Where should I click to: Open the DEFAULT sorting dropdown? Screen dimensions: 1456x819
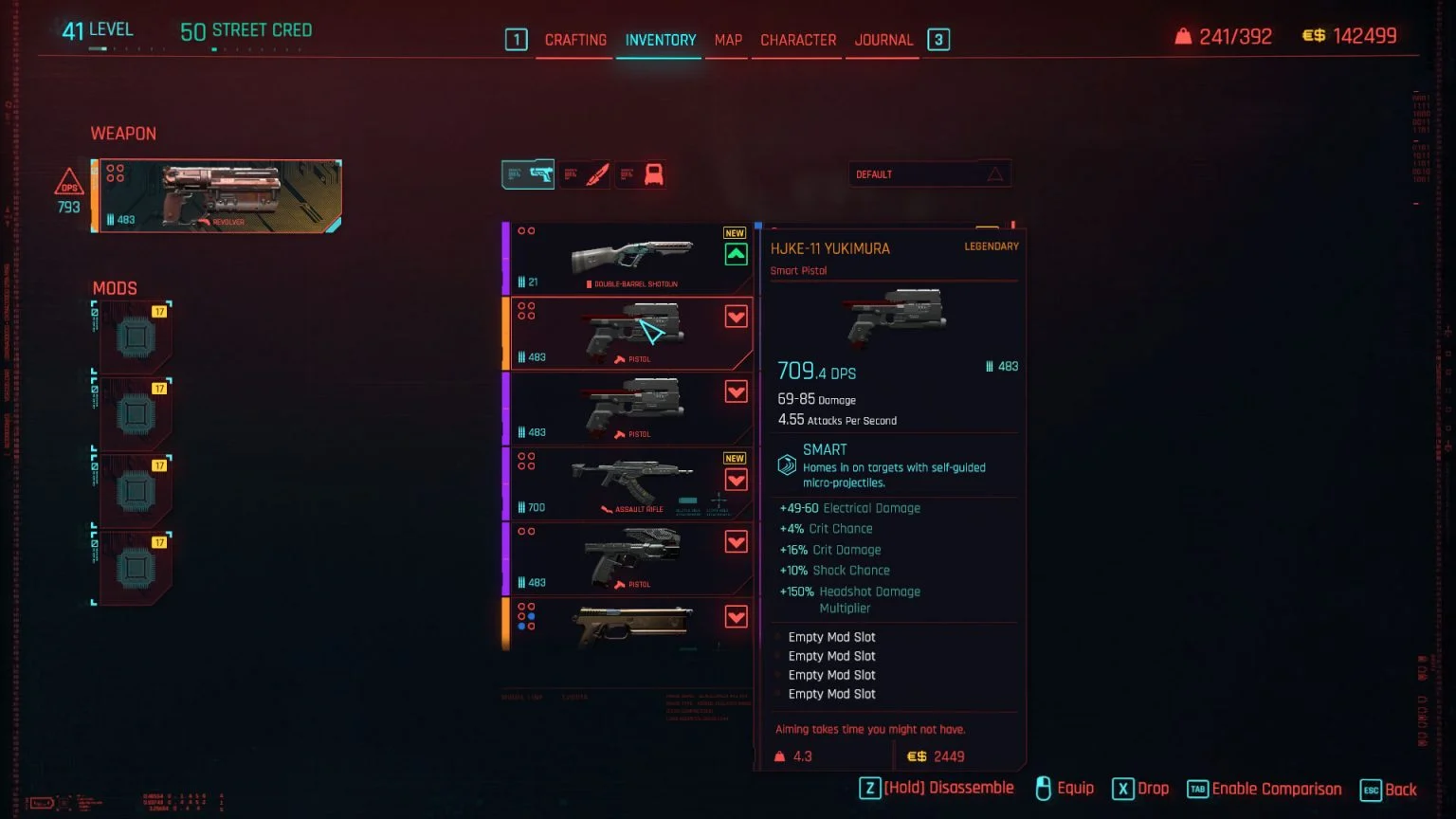point(930,173)
